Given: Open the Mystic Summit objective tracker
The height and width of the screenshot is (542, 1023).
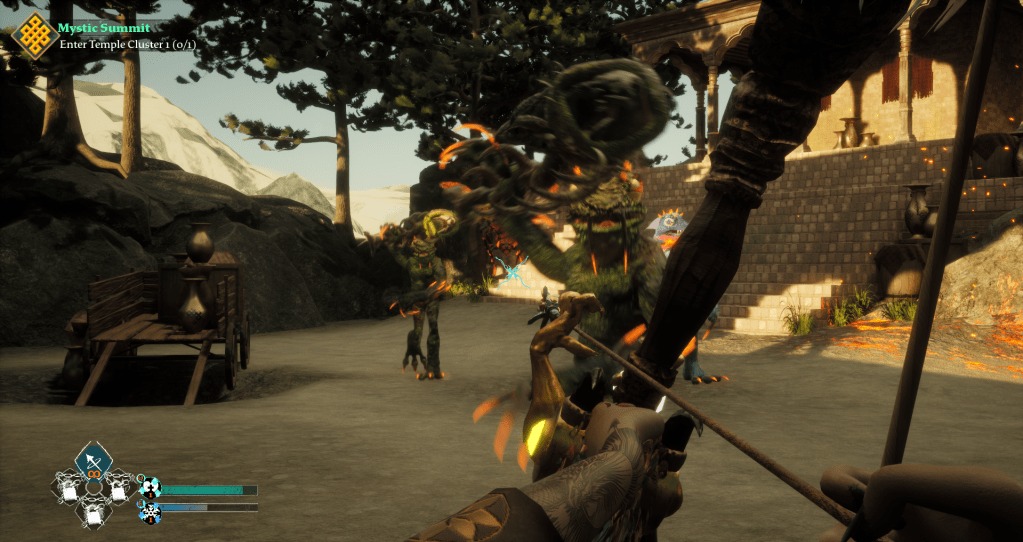Looking at the screenshot, I should 104,28.
